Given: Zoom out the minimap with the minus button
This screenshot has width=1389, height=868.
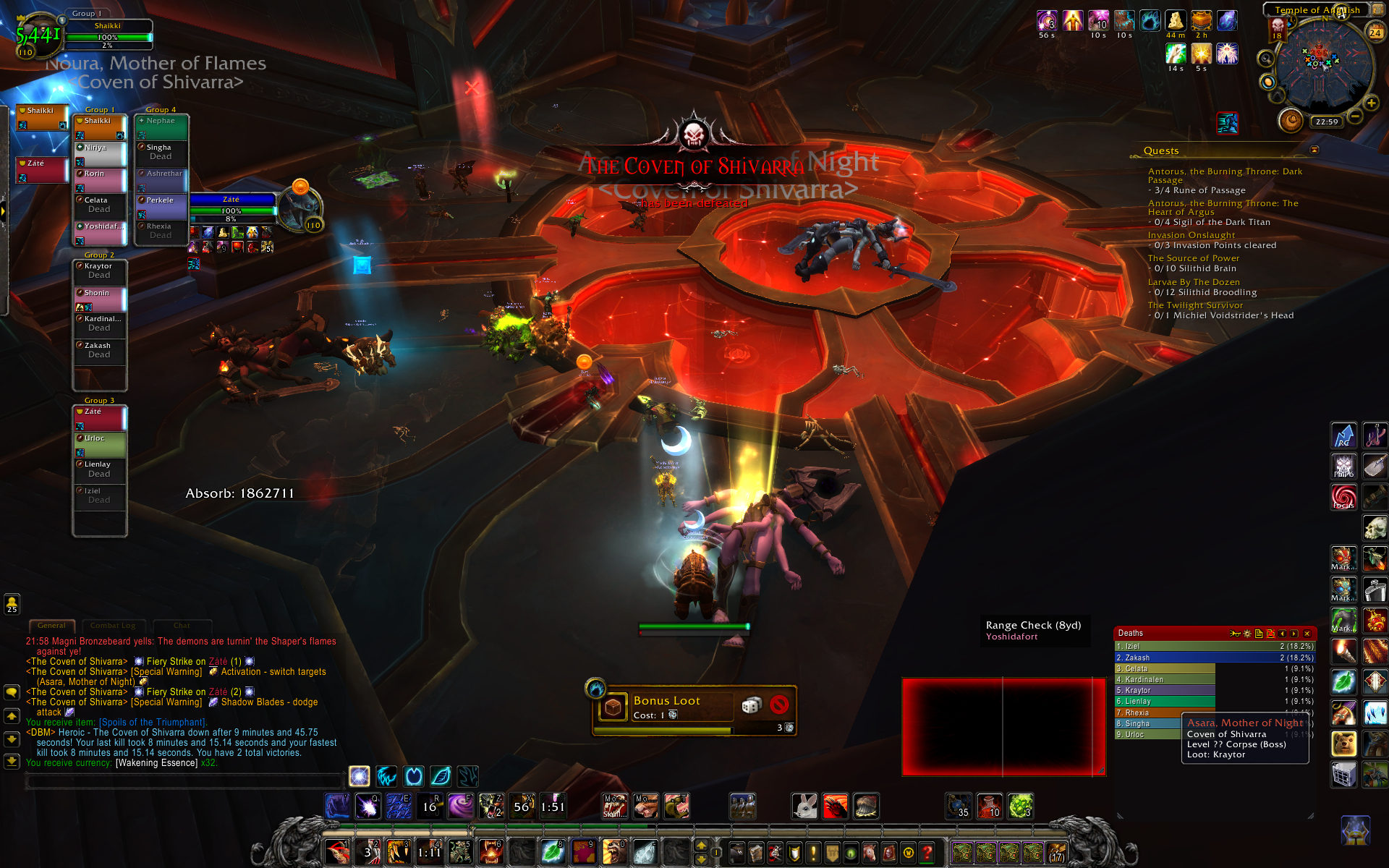Looking at the screenshot, I should [1355, 116].
